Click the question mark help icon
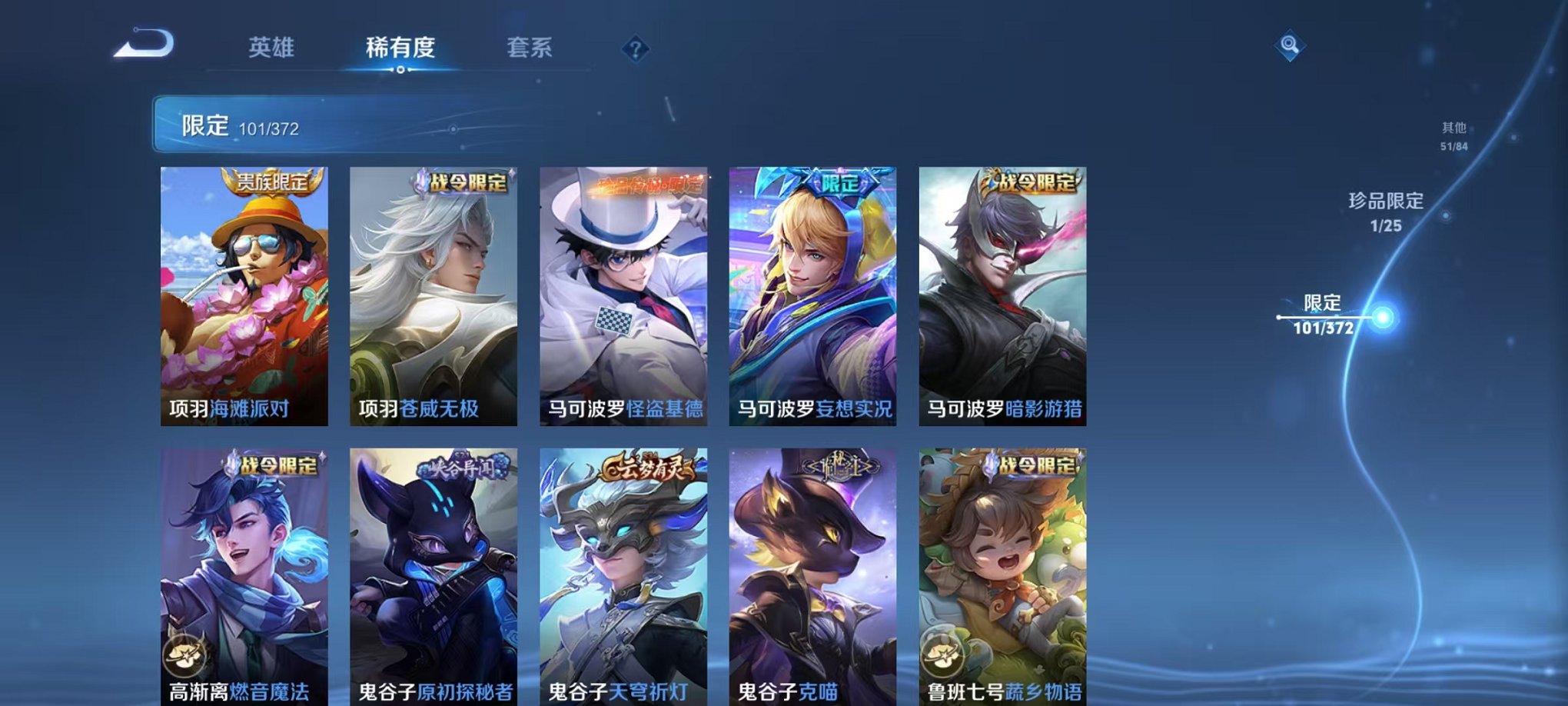The image size is (1568, 706). pos(635,49)
